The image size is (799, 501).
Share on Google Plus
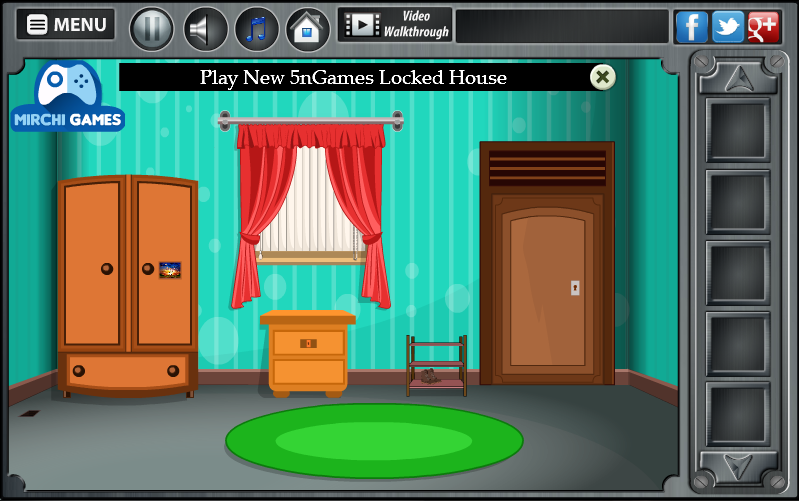(x=763, y=27)
